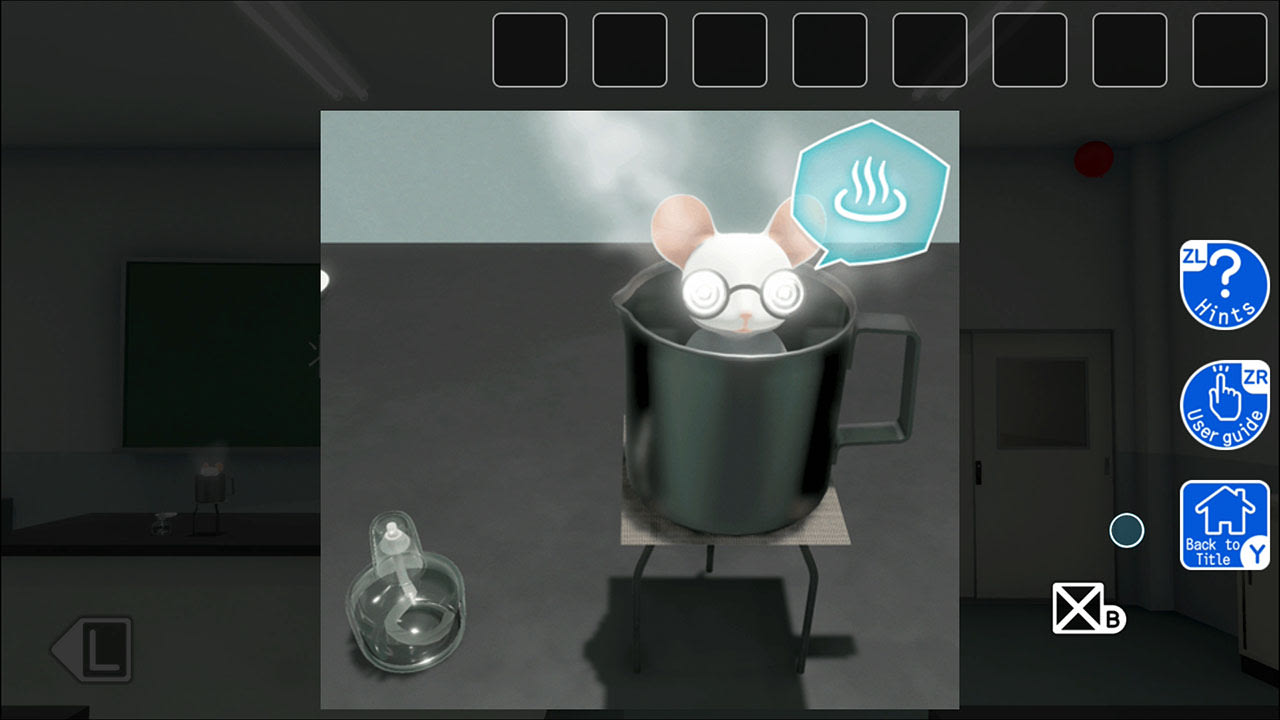Open the first inventory slot
Image resolution: width=1280 pixels, height=720 pixels.
pyautogui.click(x=530, y=50)
